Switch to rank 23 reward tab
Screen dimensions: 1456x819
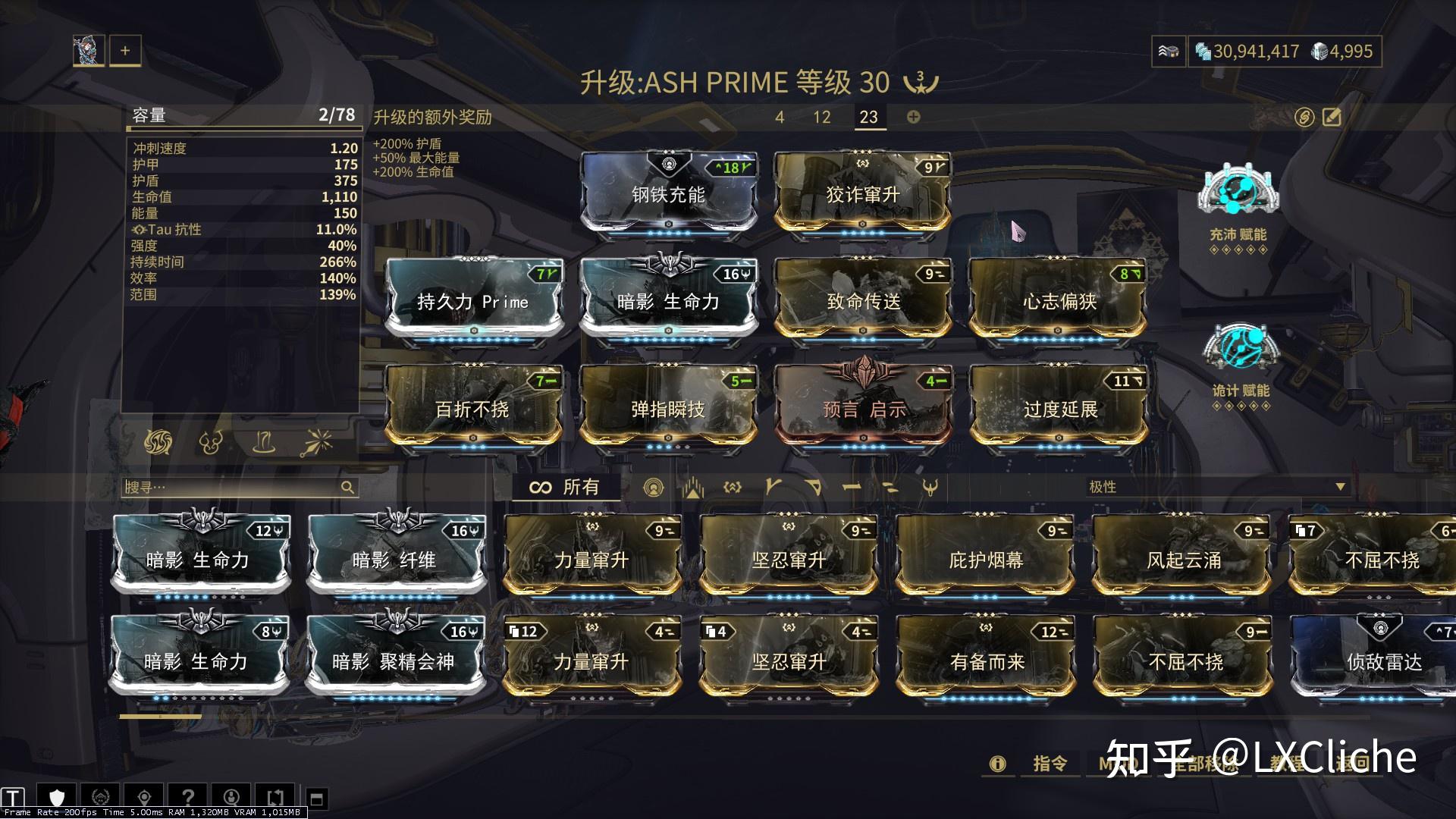tap(869, 118)
